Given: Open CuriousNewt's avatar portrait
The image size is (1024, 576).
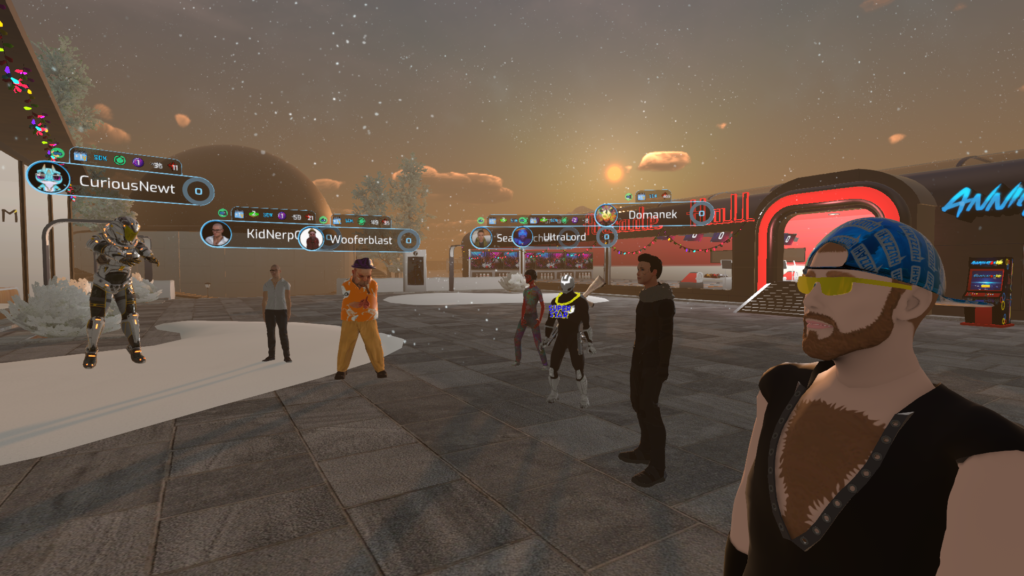Looking at the screenshot, I should coord(48,179).
